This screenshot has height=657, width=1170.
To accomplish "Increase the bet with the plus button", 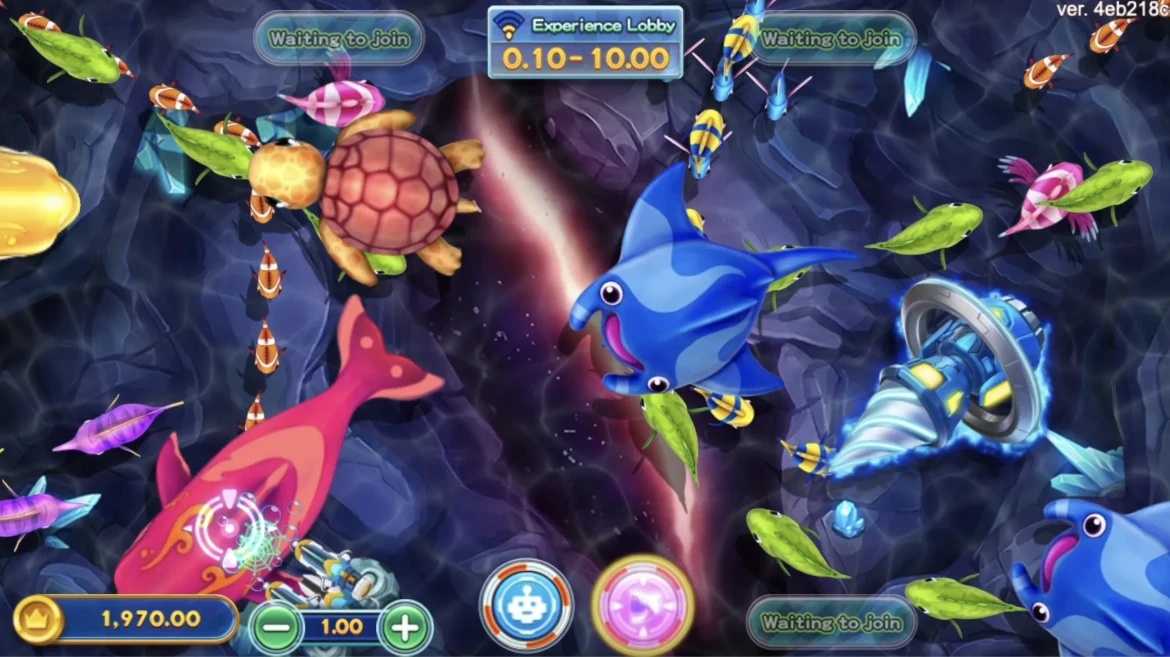I will pyautogui.click(x=405, y=628).
